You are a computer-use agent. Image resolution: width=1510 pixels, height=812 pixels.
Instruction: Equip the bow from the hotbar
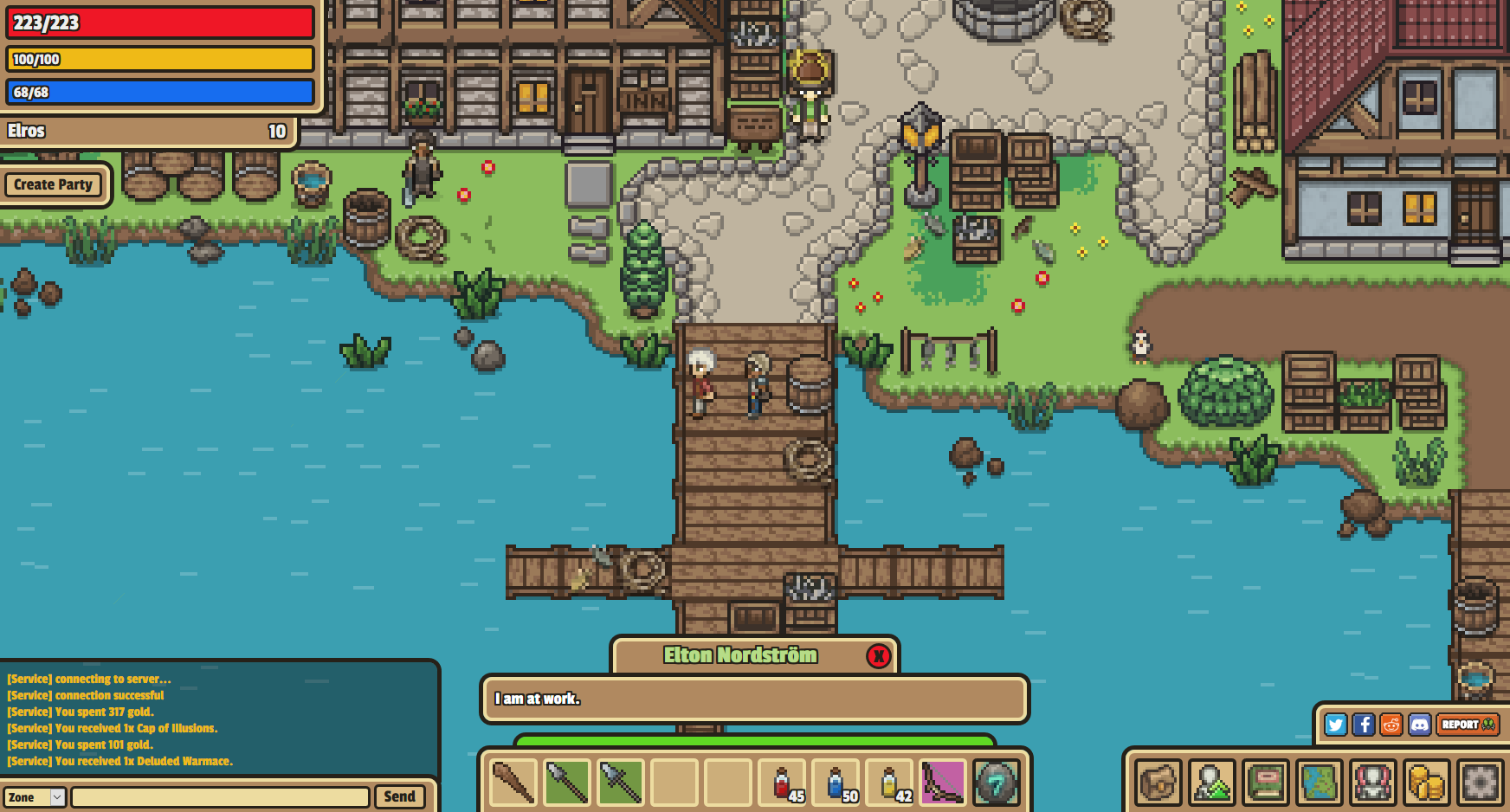click(941, 782)
